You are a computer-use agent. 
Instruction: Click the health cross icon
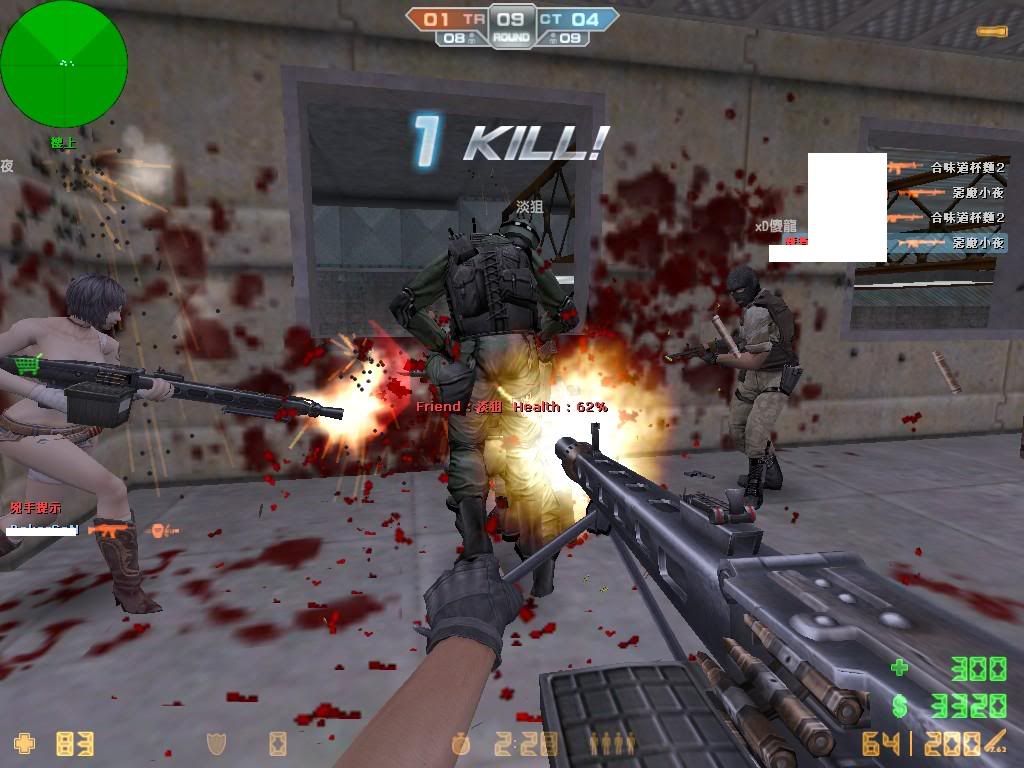[x=24, y=743]
